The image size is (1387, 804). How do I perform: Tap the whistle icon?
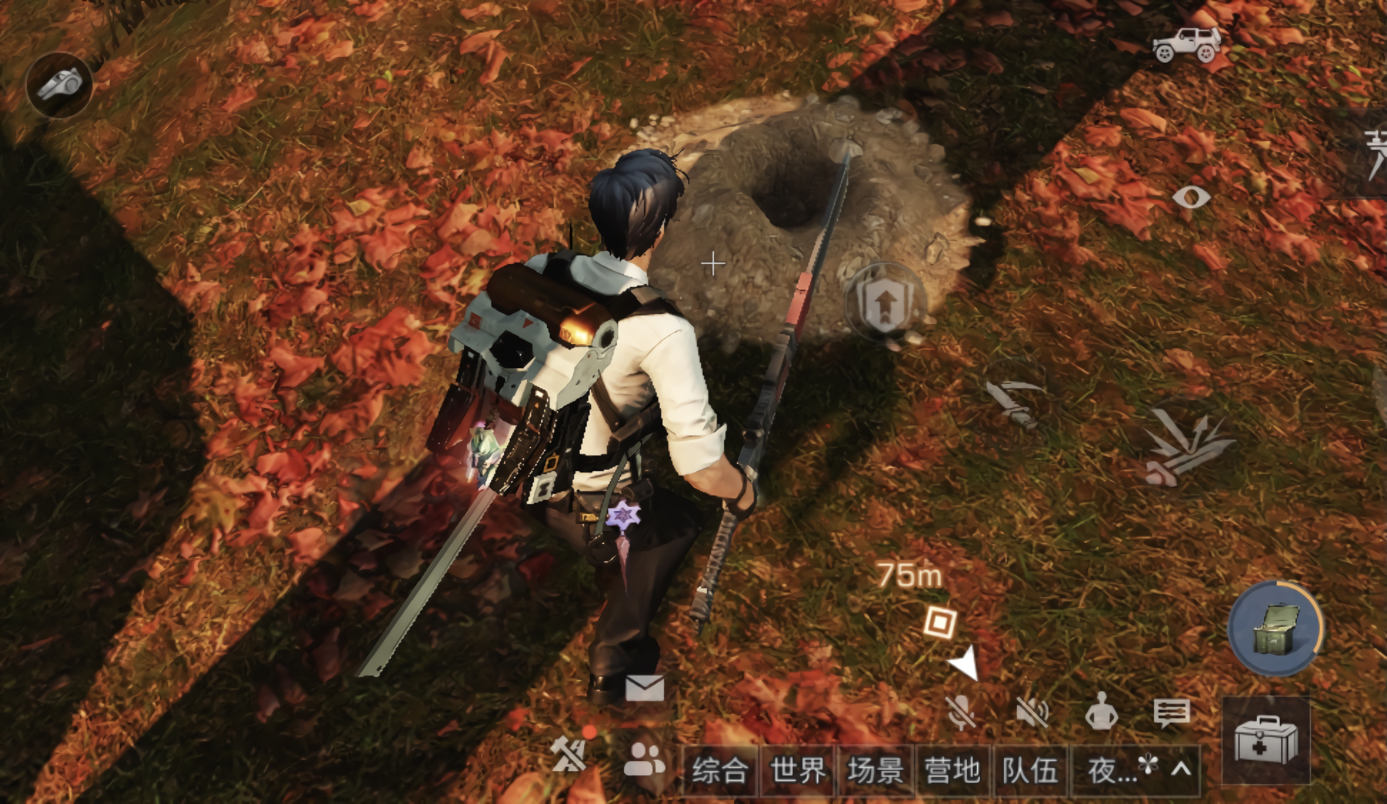[x=59, y=85]
